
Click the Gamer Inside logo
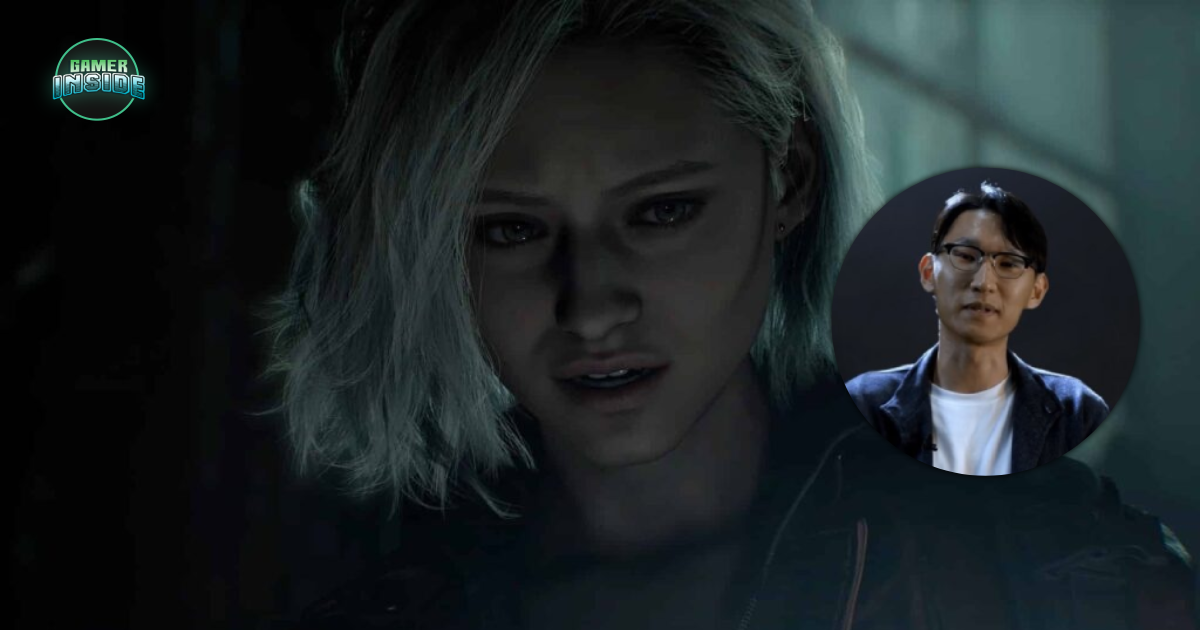pos(98,79)
